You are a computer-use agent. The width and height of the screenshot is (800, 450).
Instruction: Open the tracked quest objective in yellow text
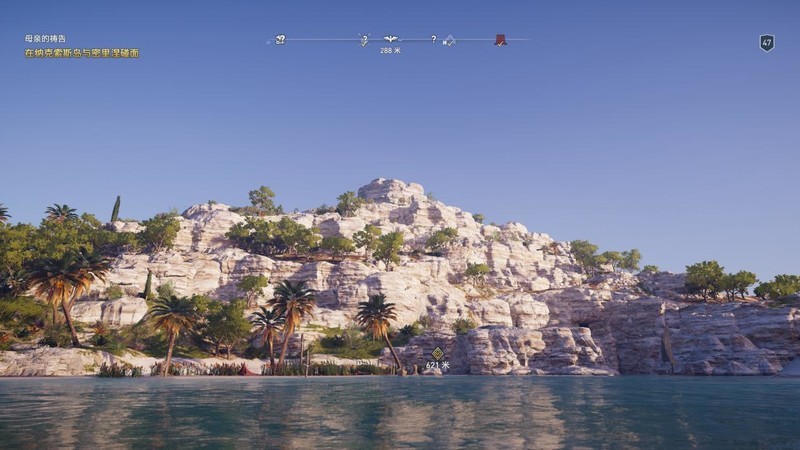[82, 53]
